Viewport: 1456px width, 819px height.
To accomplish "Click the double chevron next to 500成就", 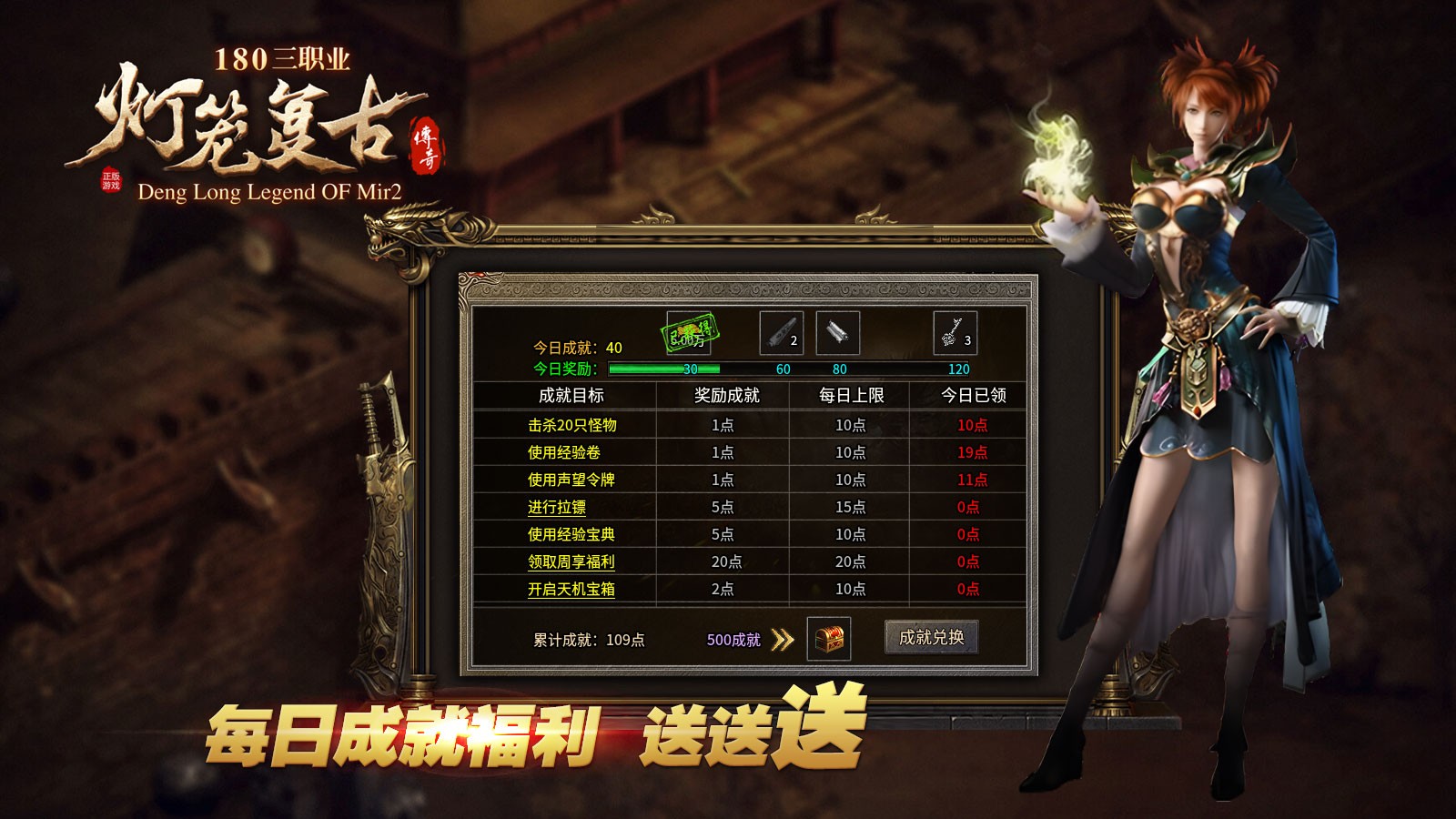I will point(781,640).
